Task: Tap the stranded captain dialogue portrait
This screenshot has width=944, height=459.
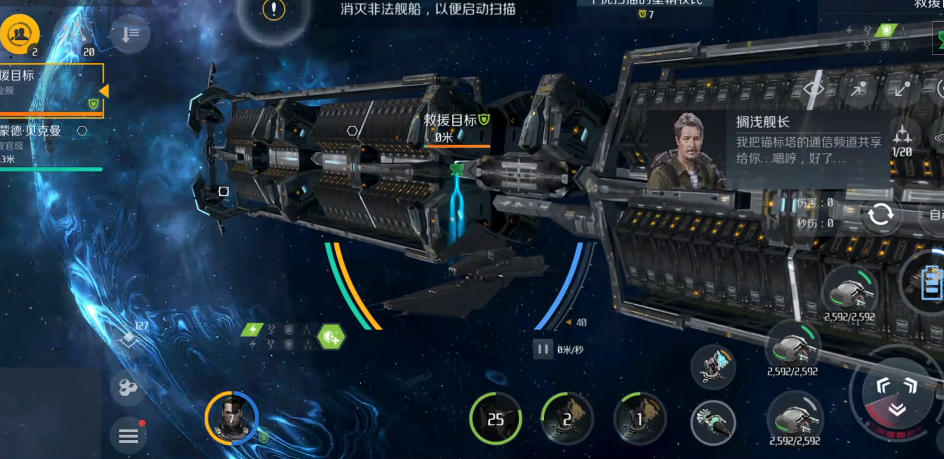Action: pos(685,150)
